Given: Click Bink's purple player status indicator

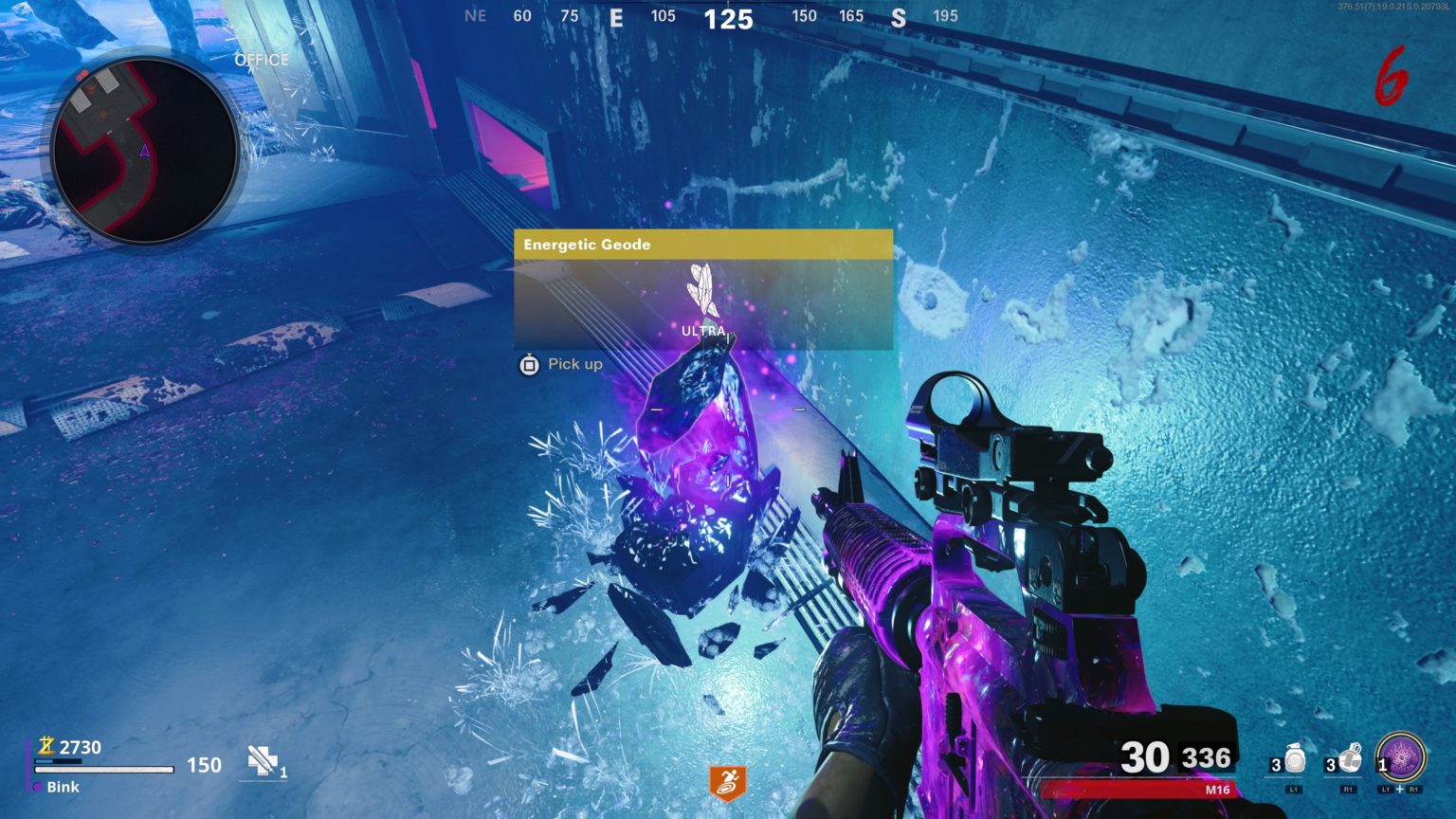Looking at the screenshot, I should coord(37,787).
